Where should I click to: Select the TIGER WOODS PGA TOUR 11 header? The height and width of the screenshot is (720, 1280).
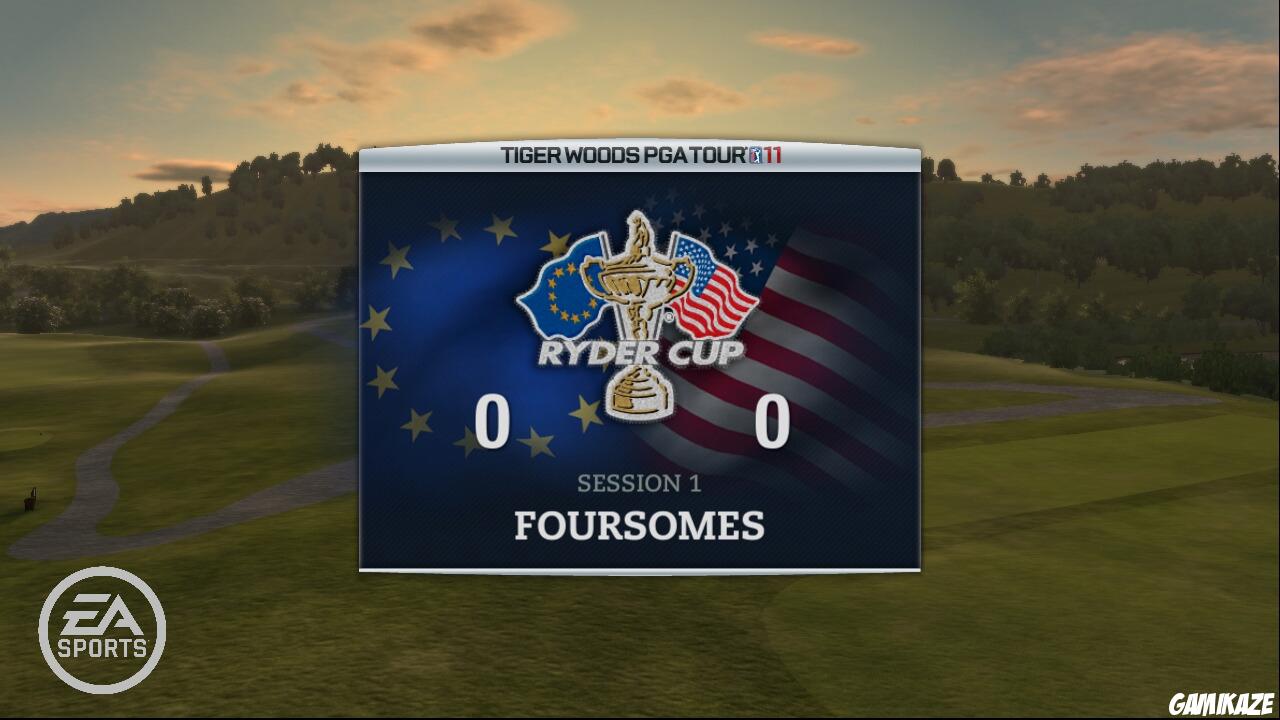[x=640, y=155]
